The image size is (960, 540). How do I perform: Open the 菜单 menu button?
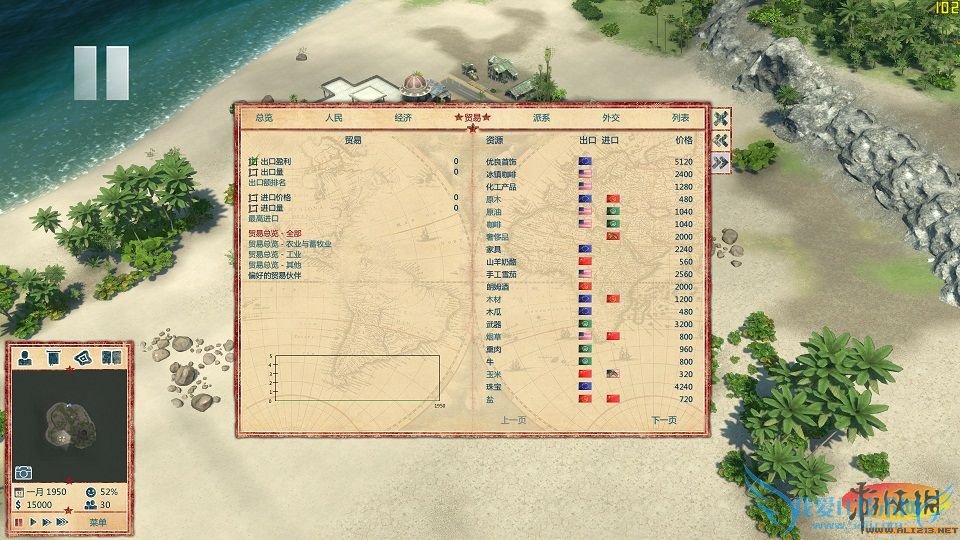97,522
